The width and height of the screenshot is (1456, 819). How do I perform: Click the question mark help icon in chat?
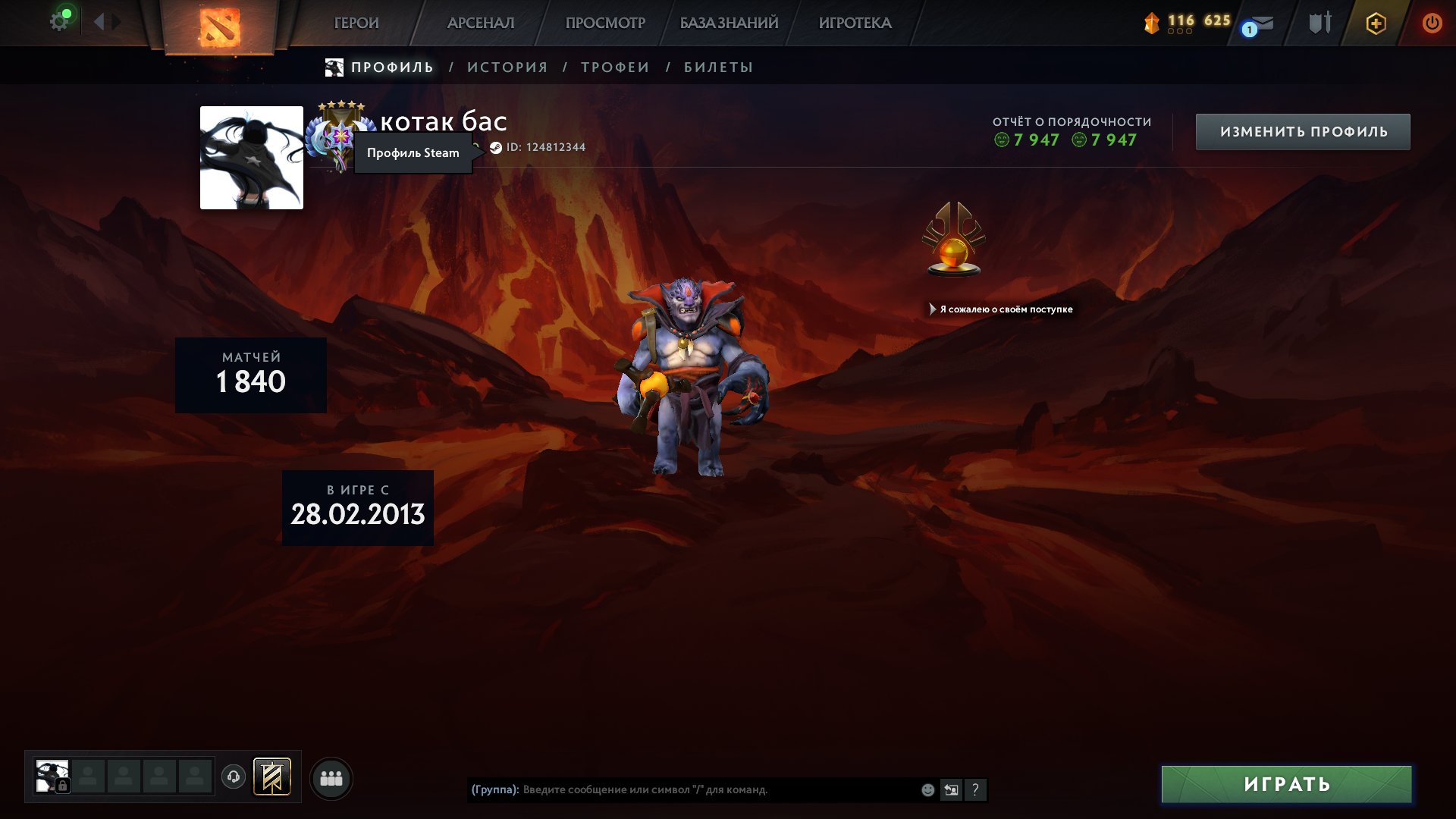[974, 789]
